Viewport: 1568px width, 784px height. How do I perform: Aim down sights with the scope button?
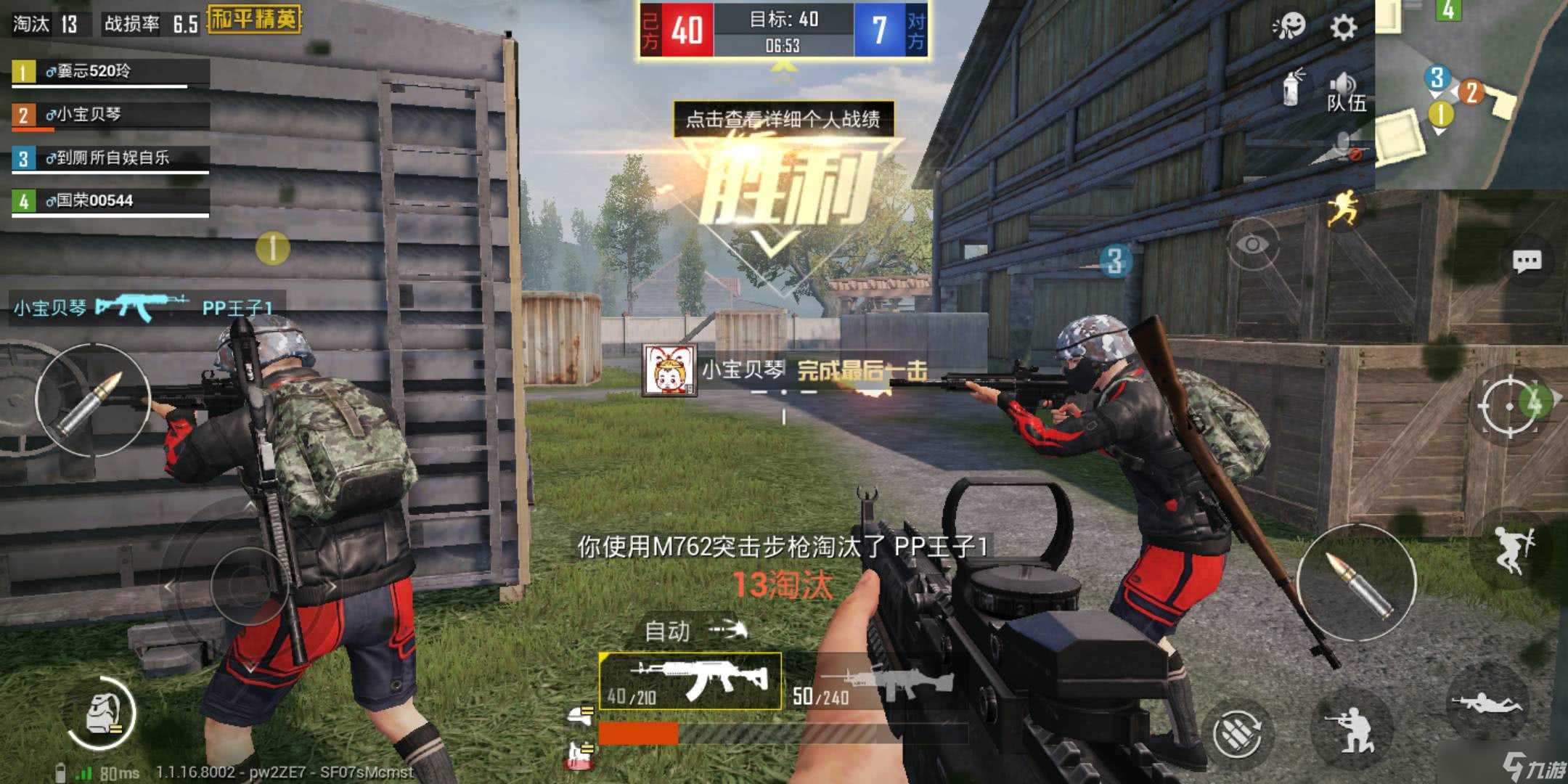[x=1508, y=405]
